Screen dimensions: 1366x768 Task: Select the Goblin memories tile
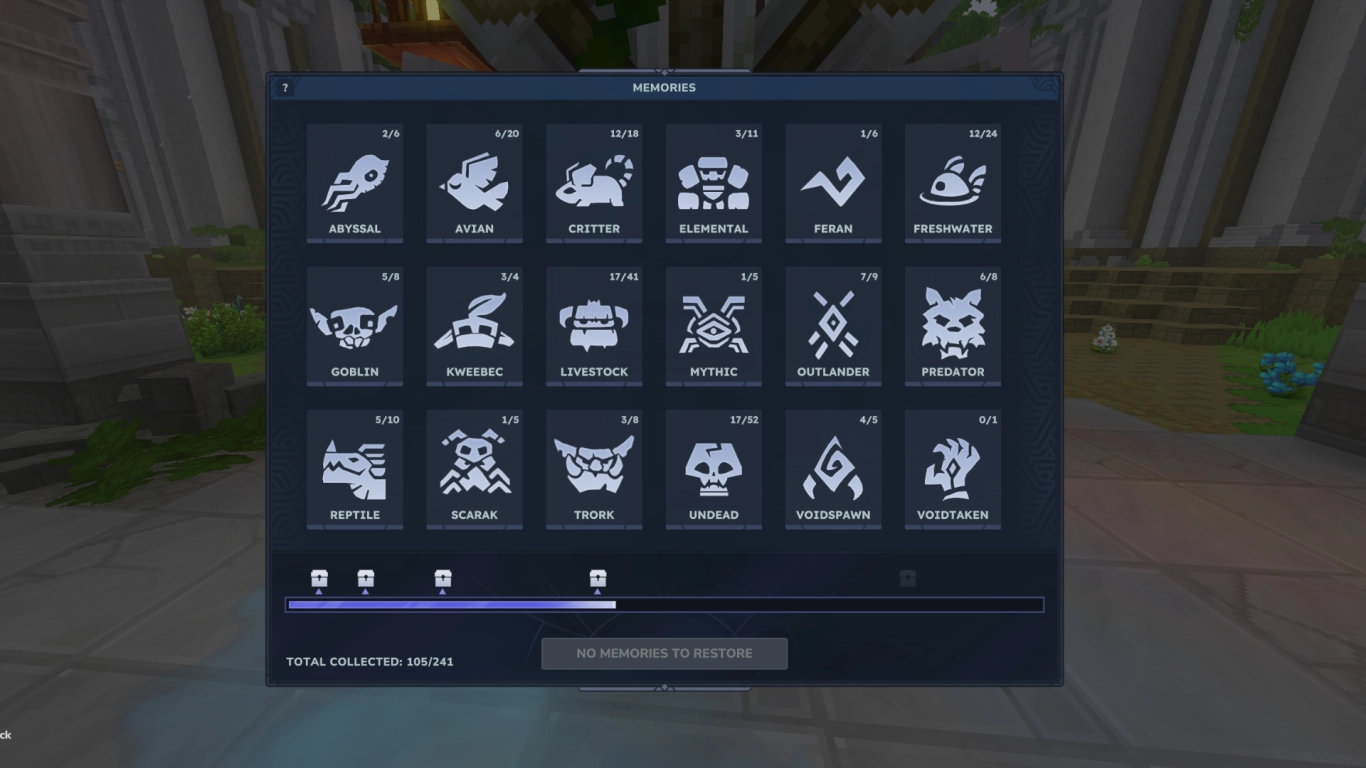coord(355,326)
